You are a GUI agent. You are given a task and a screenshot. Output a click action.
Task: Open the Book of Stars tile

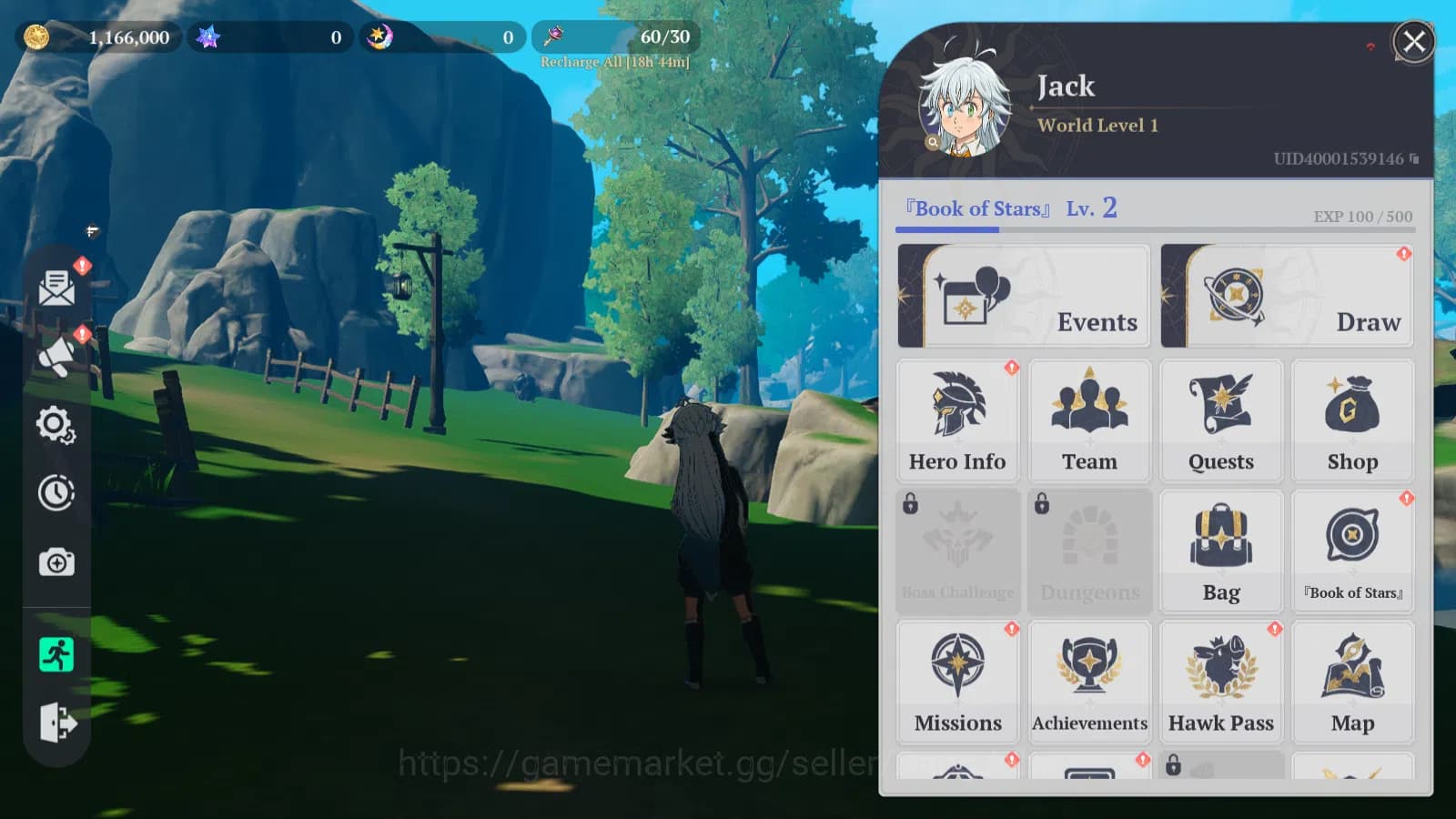[1352, 551]
